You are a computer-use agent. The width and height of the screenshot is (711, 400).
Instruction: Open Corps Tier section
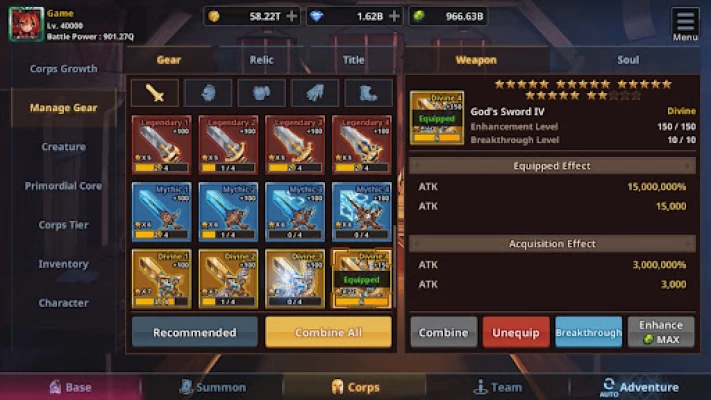[x=63, y=225]
